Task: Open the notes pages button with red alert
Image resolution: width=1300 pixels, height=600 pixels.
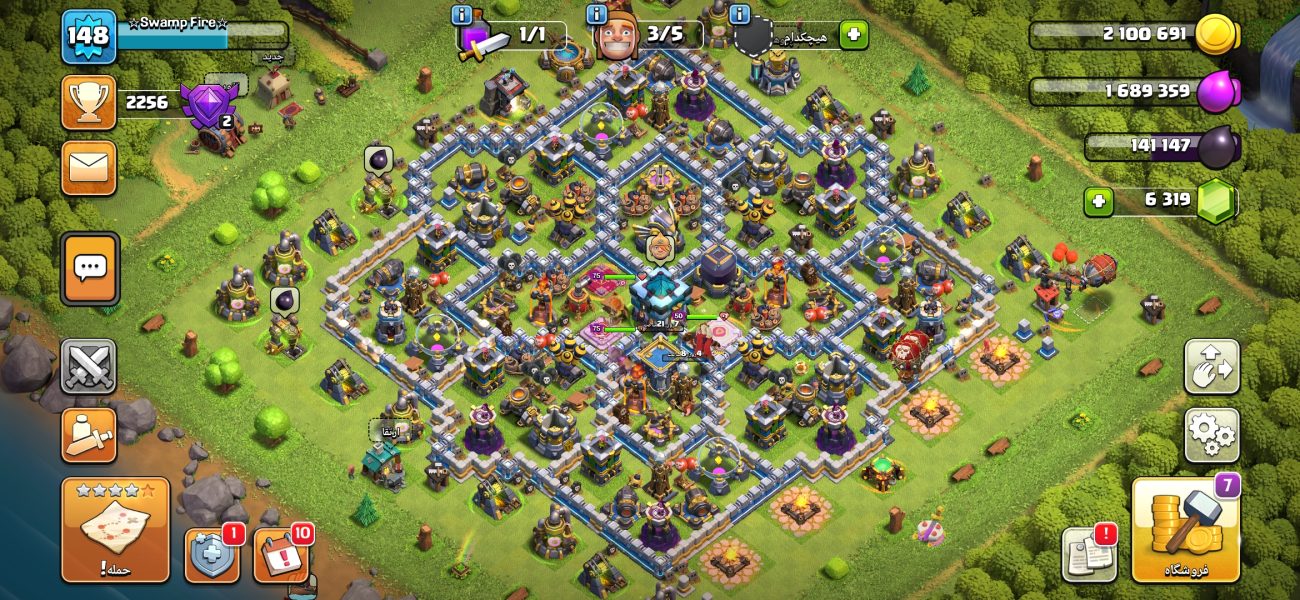Action: 1088,553
